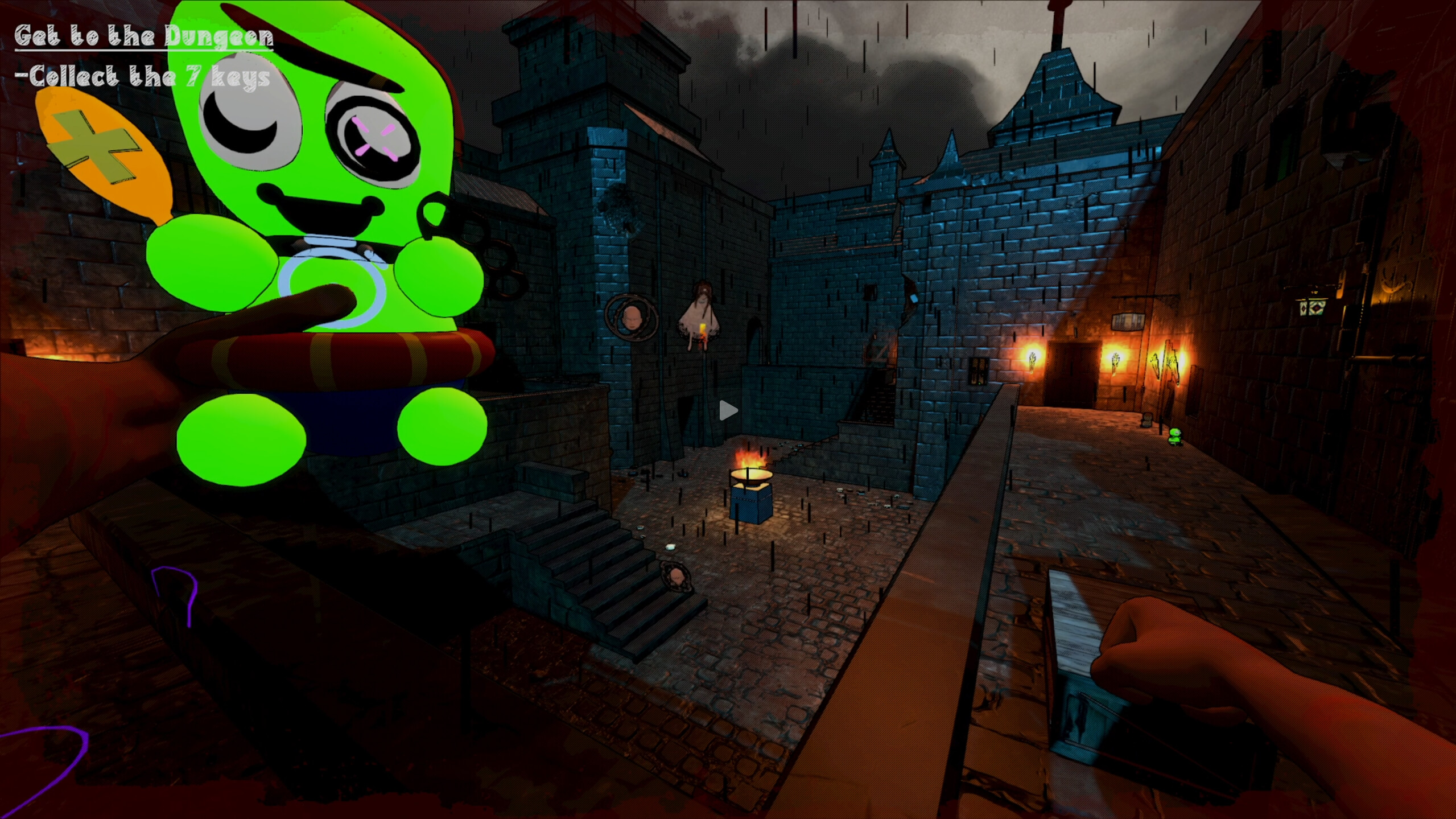This screenshot has height=819, width=1456.
Task: Toggle the glowing blue window on the wall
Action: 914,298
